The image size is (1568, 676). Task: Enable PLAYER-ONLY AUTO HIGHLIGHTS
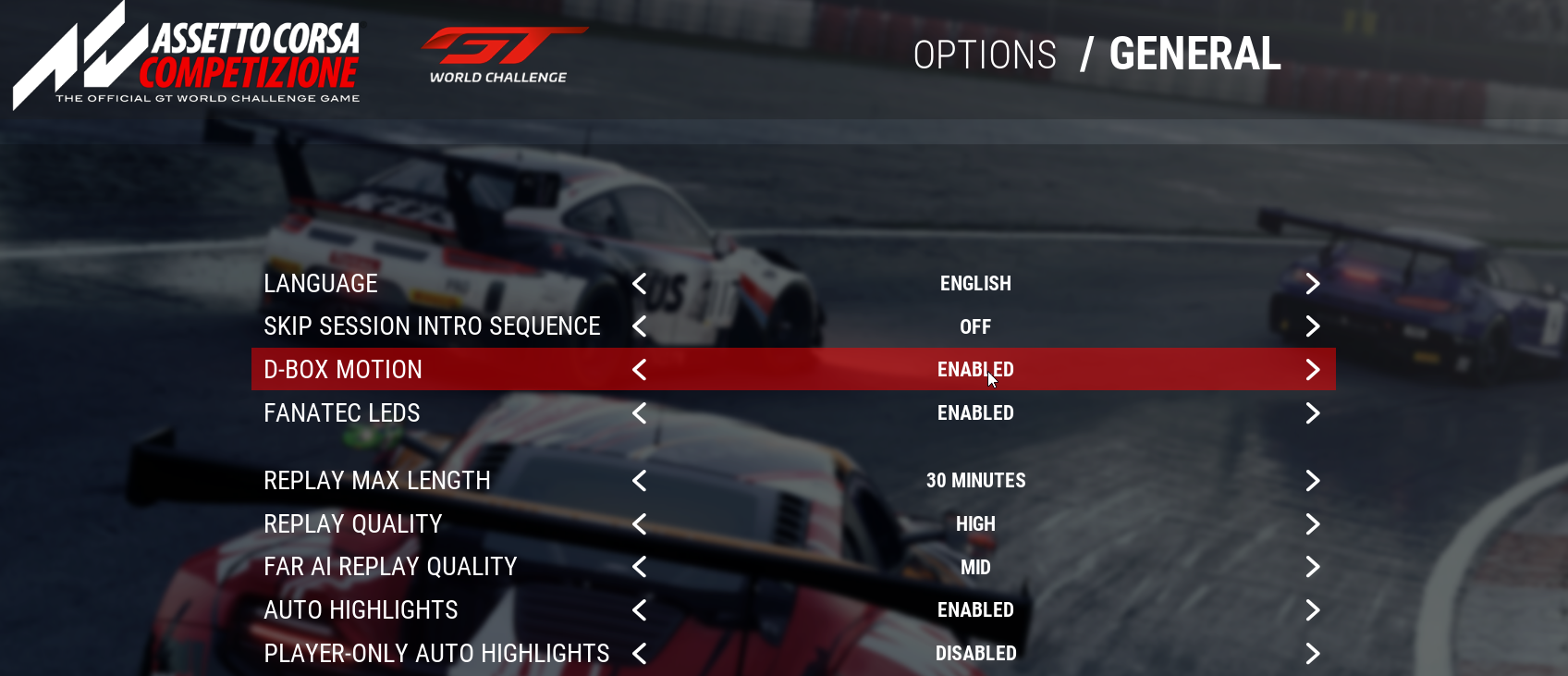[1313, 653]
